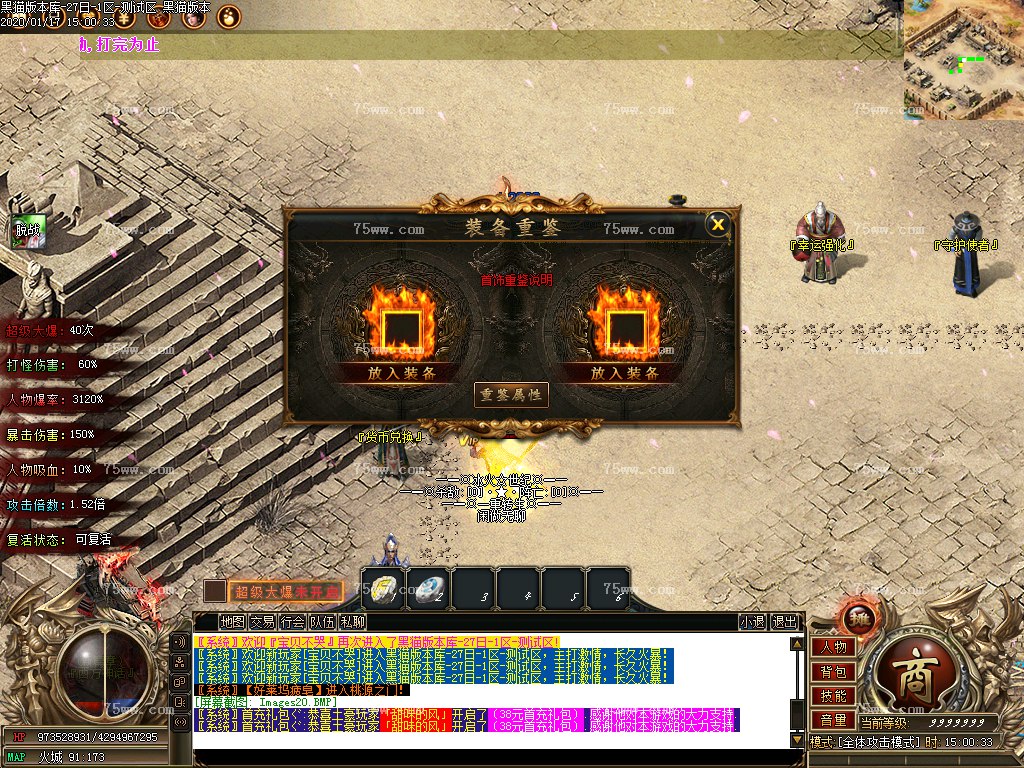1024x768 pixels.
Task: Click the glowing orbs icon in top bar
Action: 228,17
